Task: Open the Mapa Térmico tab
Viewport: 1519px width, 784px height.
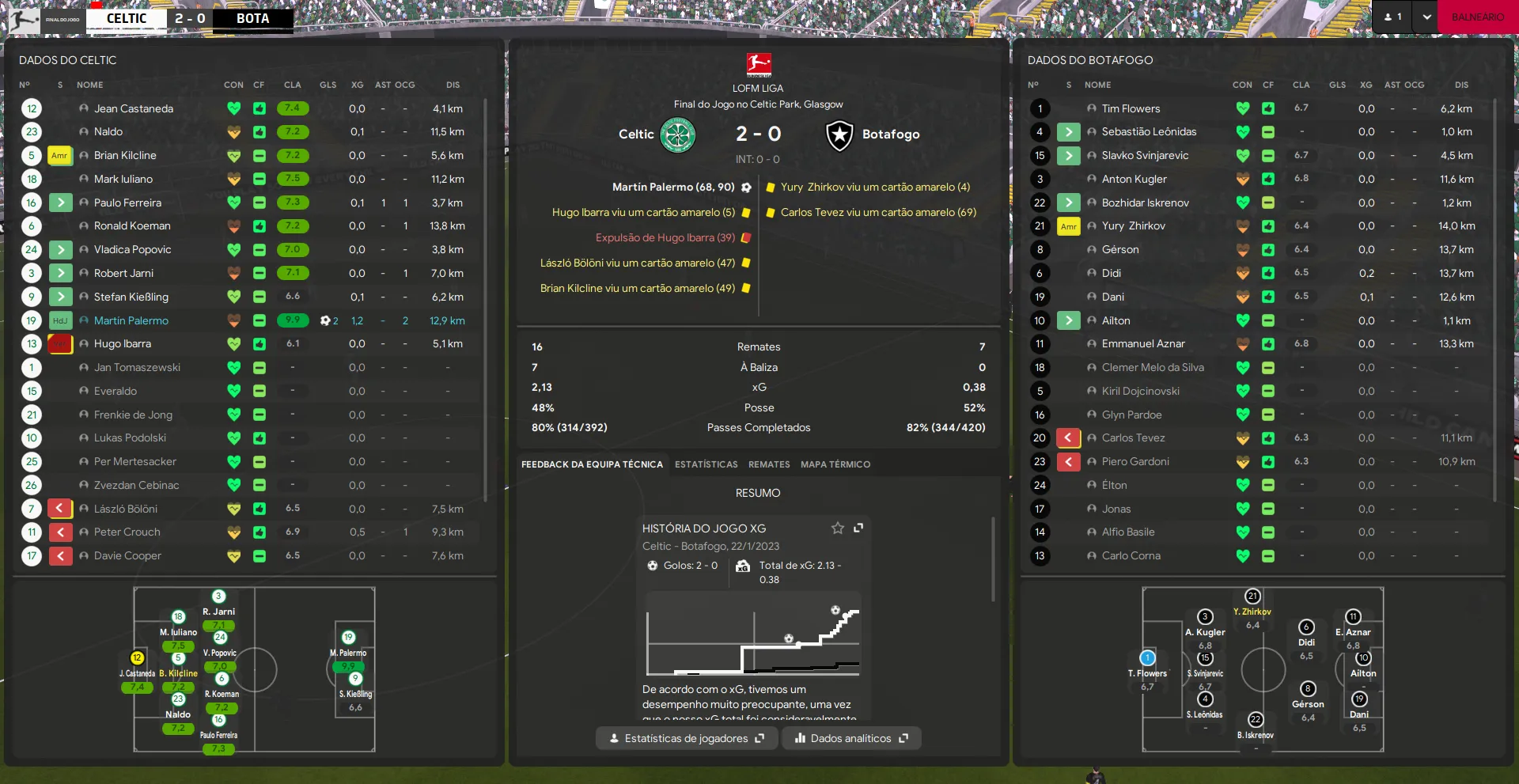Action: pyautogui.click(x=835, y=464)
